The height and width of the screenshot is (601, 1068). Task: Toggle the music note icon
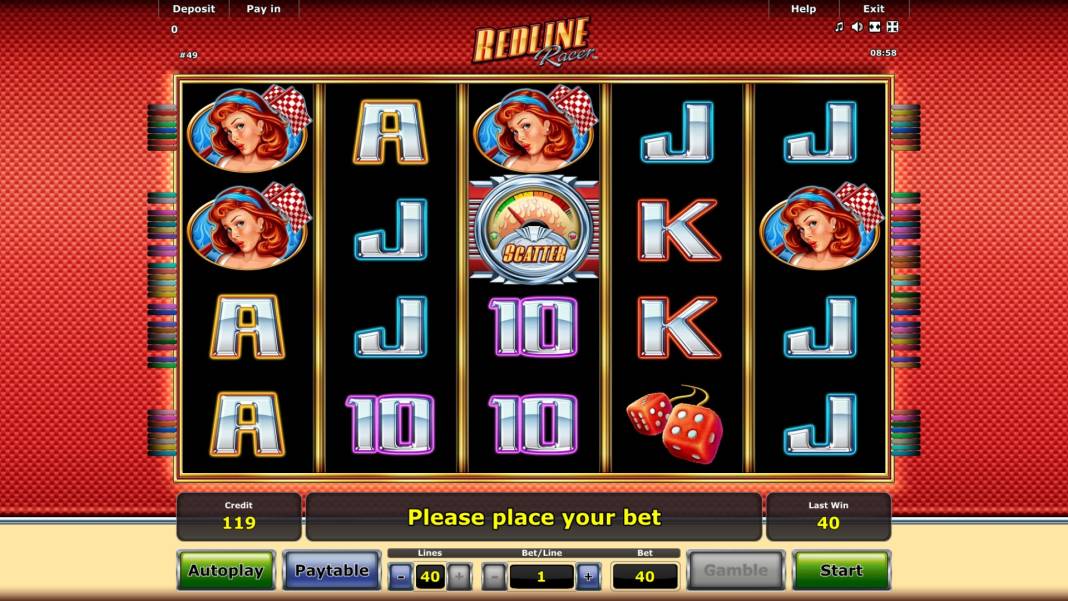[x=839, y=27]
